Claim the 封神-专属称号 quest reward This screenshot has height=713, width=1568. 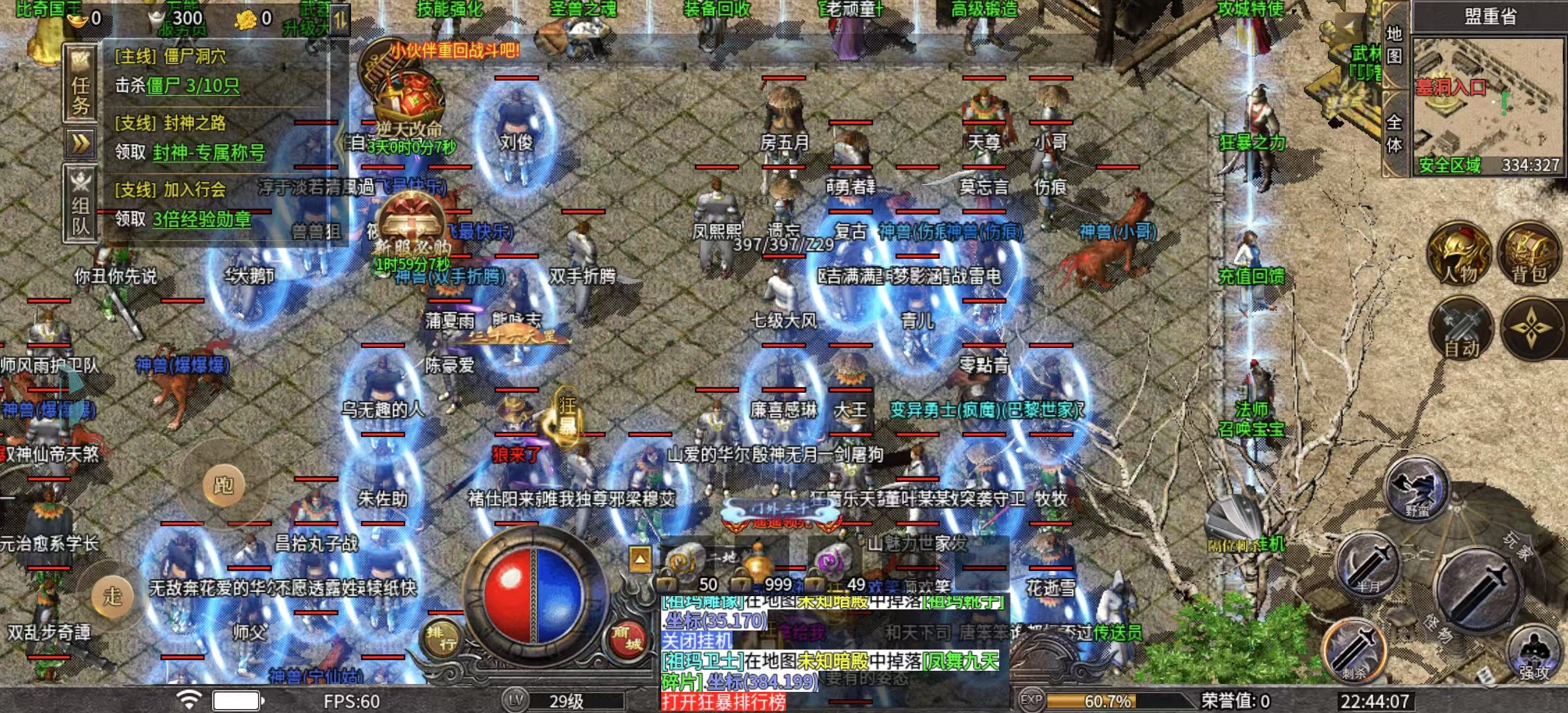click(x=209, y=153)
